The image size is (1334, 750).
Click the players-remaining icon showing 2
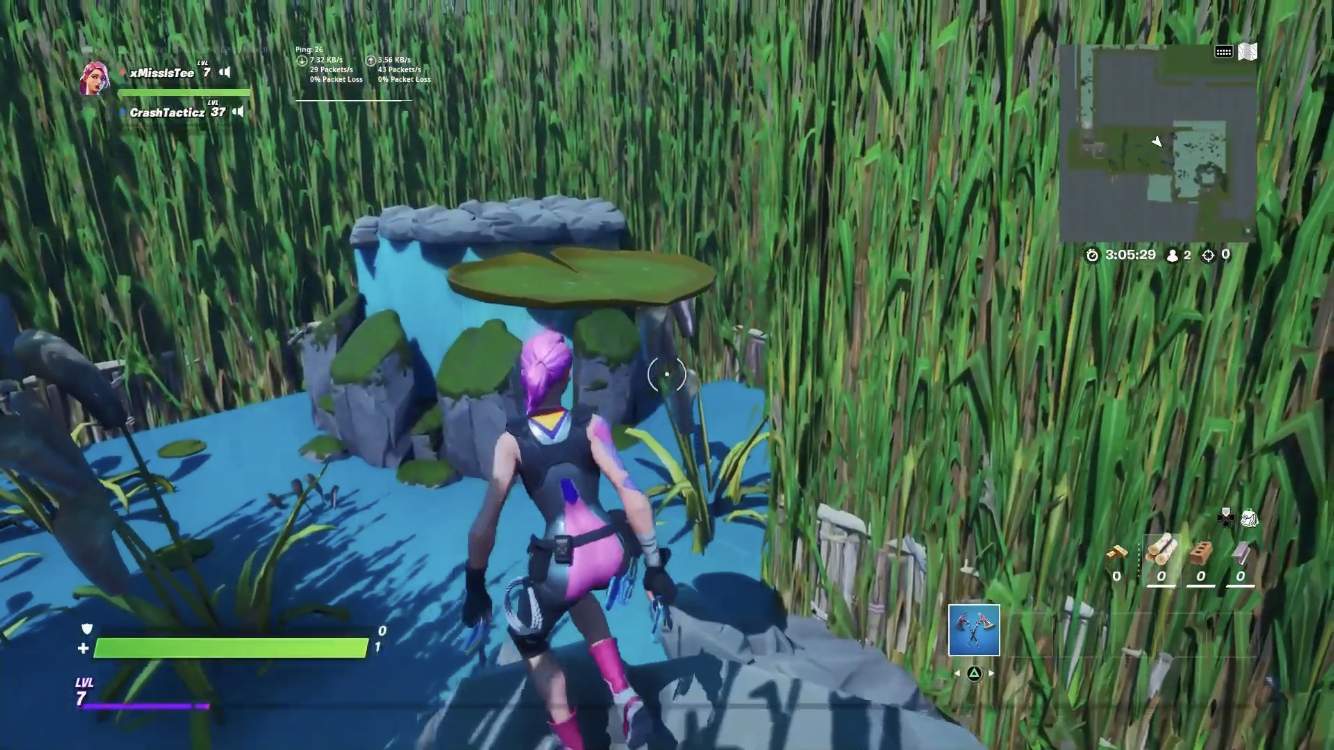(x=1172, y=255)
